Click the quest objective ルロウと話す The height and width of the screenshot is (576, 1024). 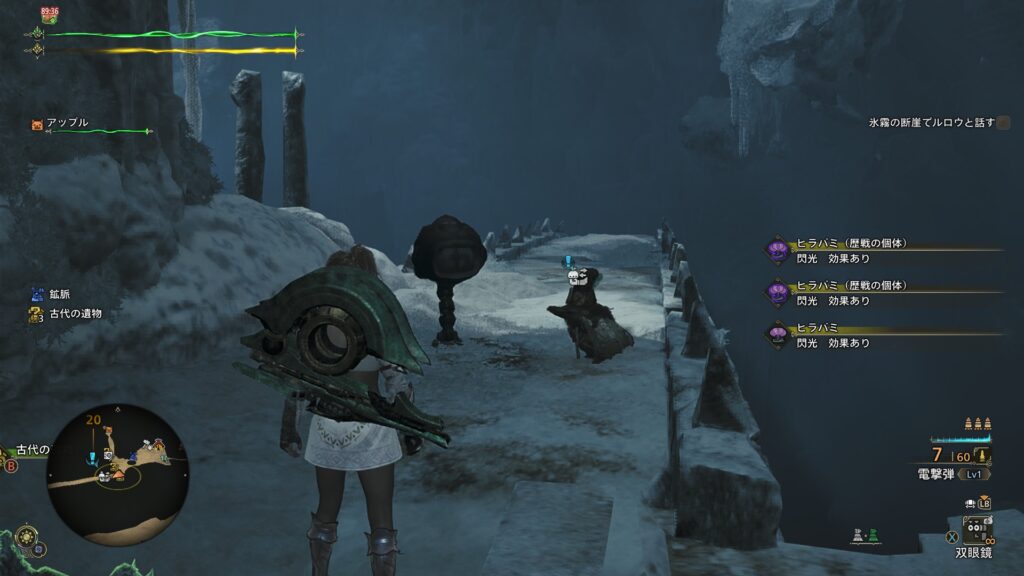point(930,122)
